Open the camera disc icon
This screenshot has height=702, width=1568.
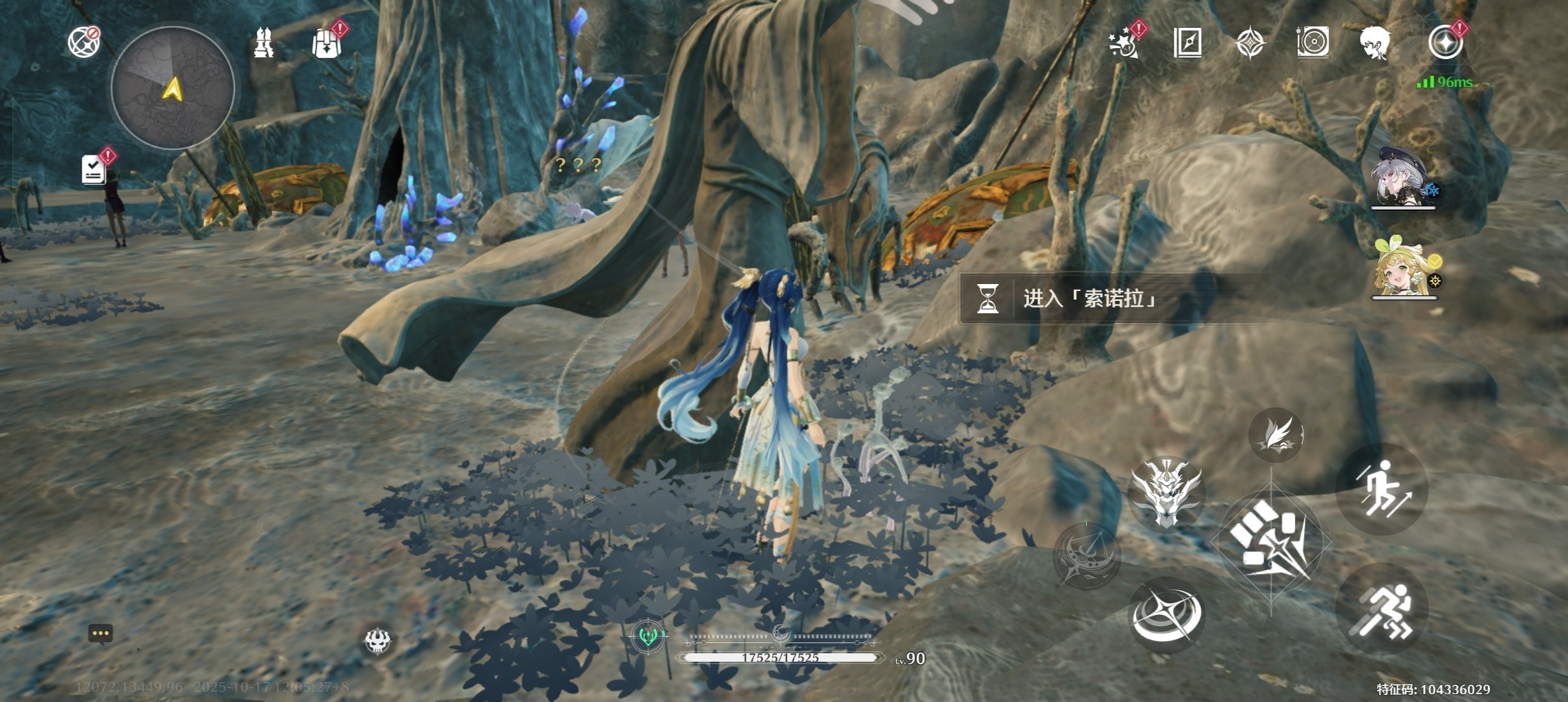[x=1313, y=43]
